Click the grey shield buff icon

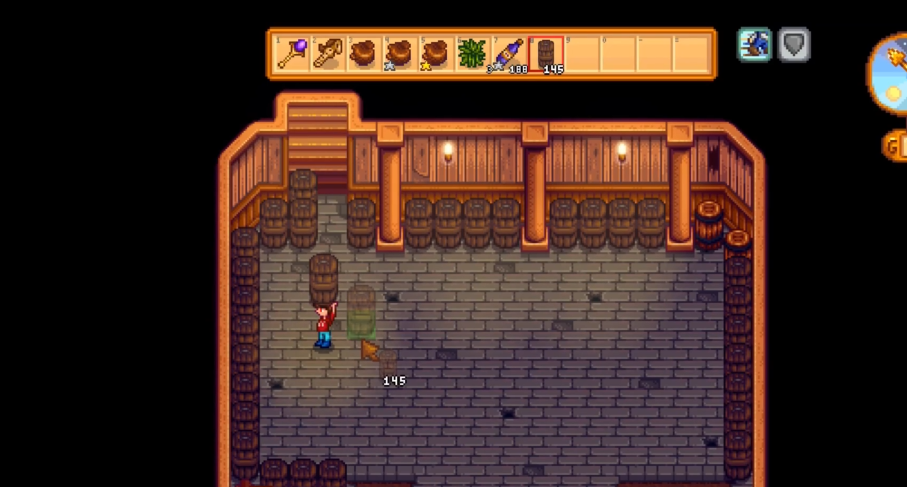click(x=794, y=45)
